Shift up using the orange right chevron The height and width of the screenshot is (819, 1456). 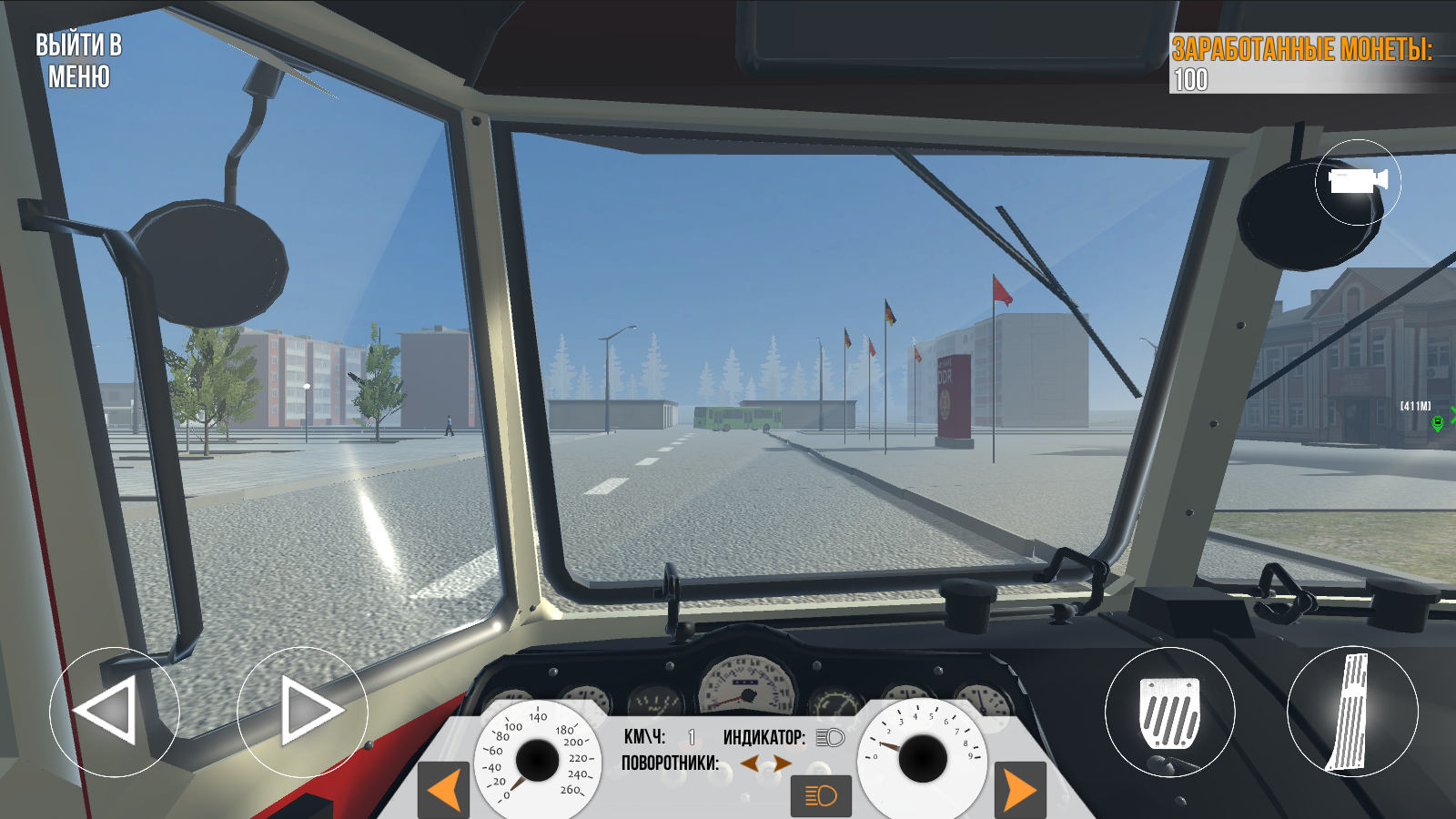tap(1019, 788)
